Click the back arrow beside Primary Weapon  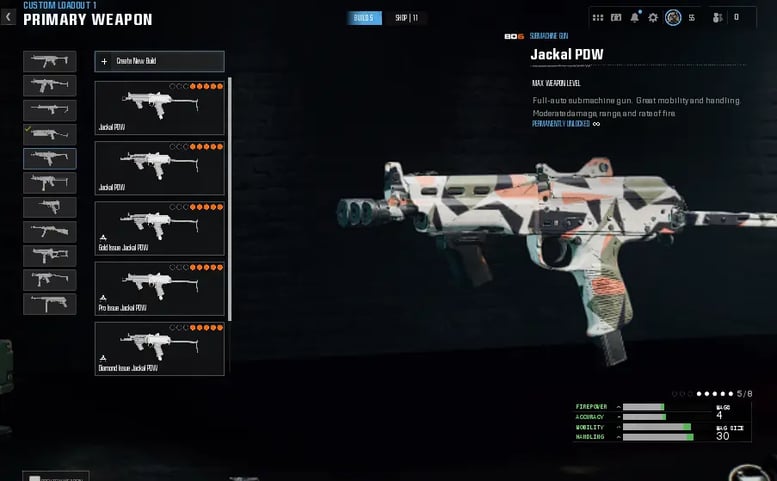tap(8, 17)
